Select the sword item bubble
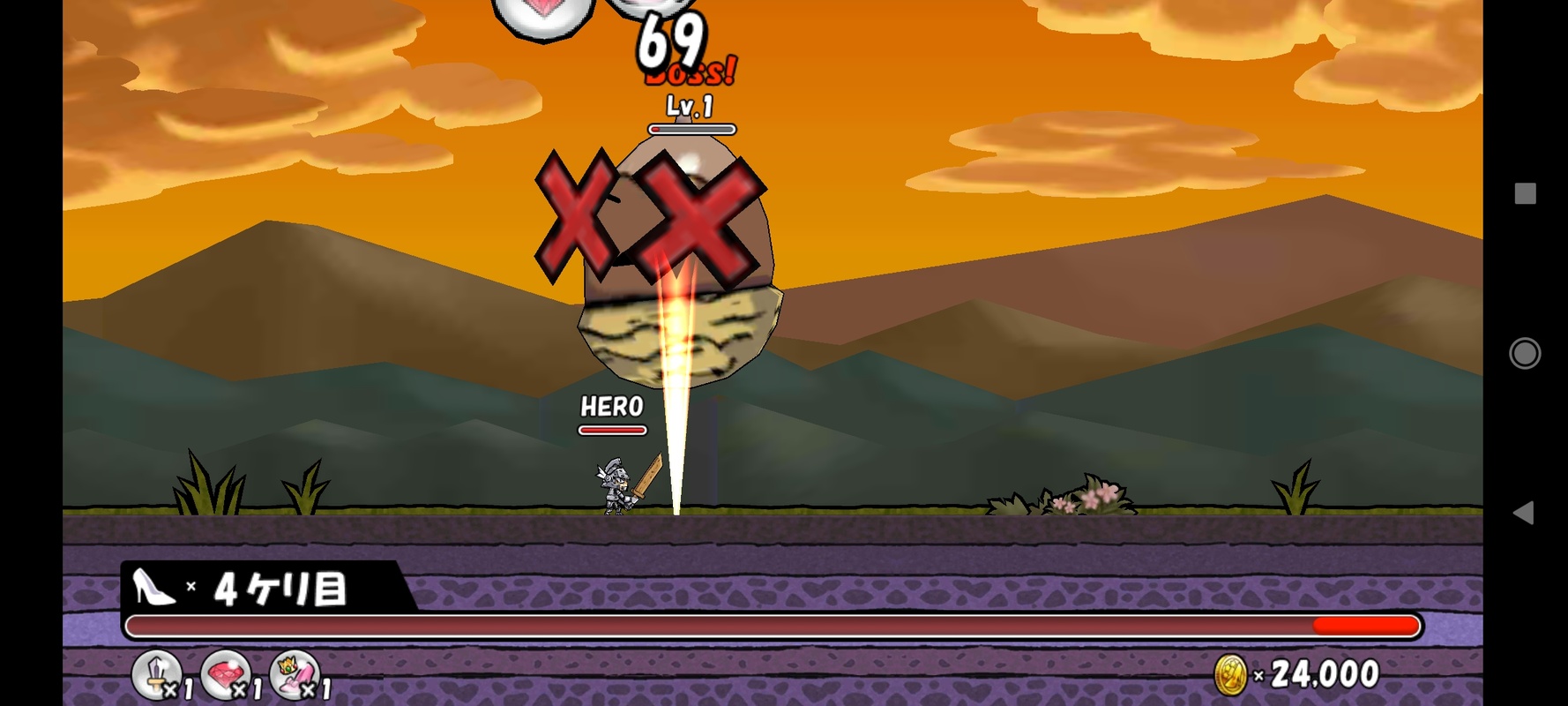 (x=157, y=675)
